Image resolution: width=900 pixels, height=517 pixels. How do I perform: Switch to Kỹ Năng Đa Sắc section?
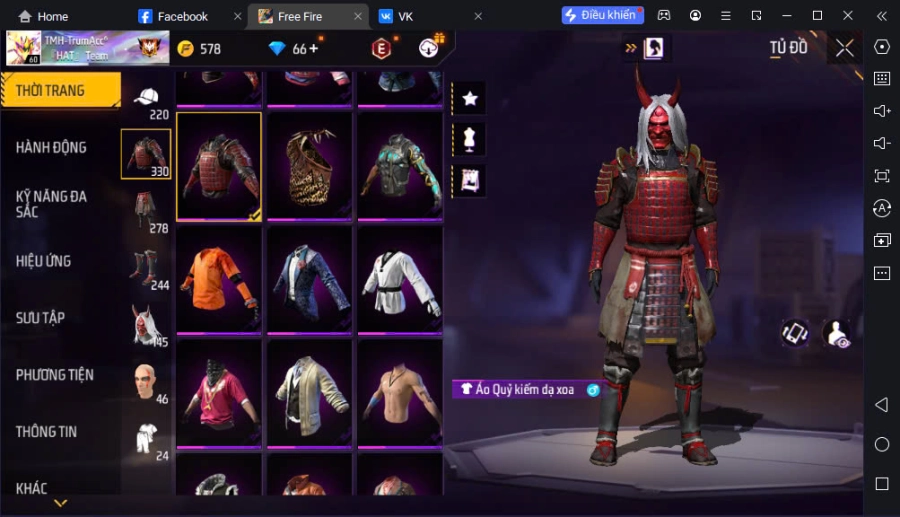[x=52, y=204]
